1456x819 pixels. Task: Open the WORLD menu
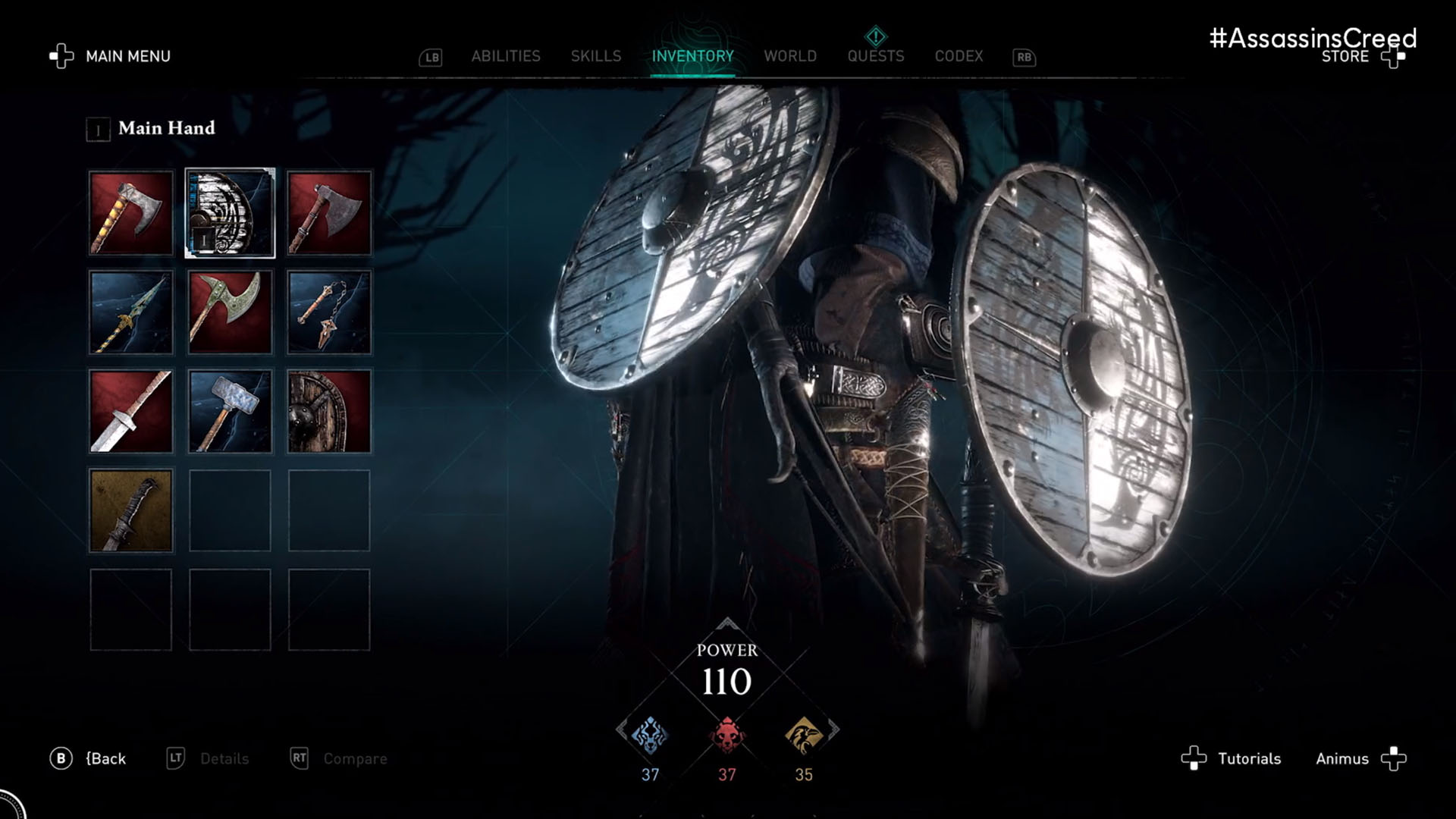tap(790, 55)
